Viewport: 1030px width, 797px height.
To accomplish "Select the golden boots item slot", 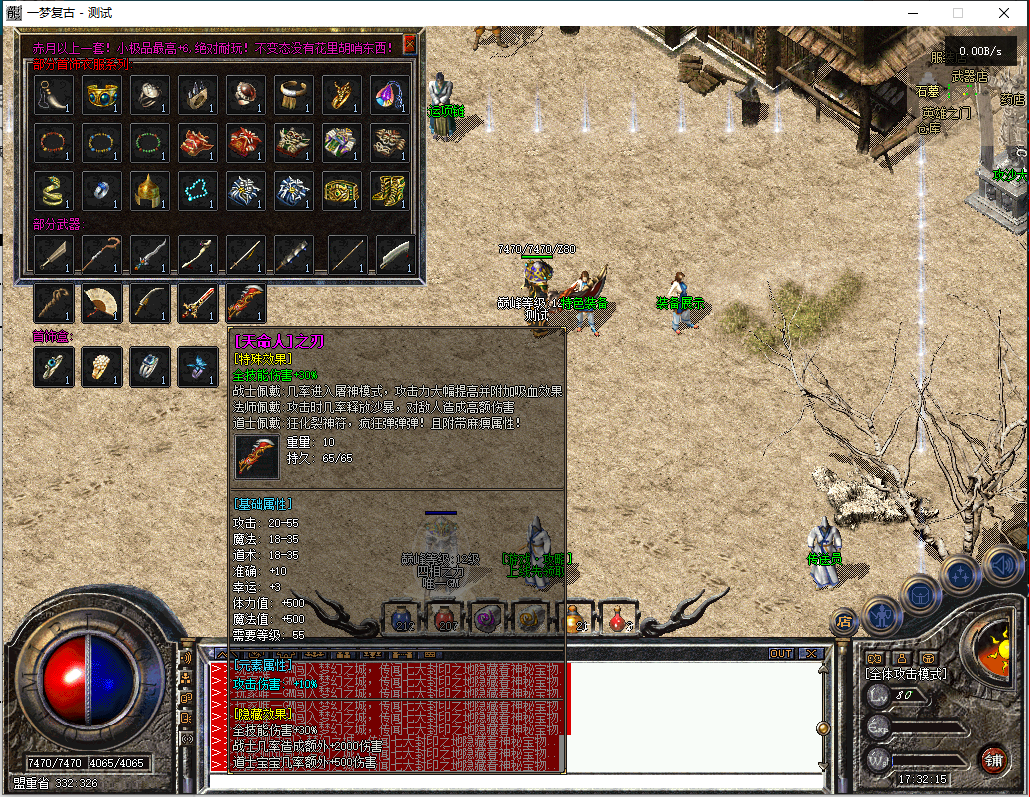I will [390, 190].
